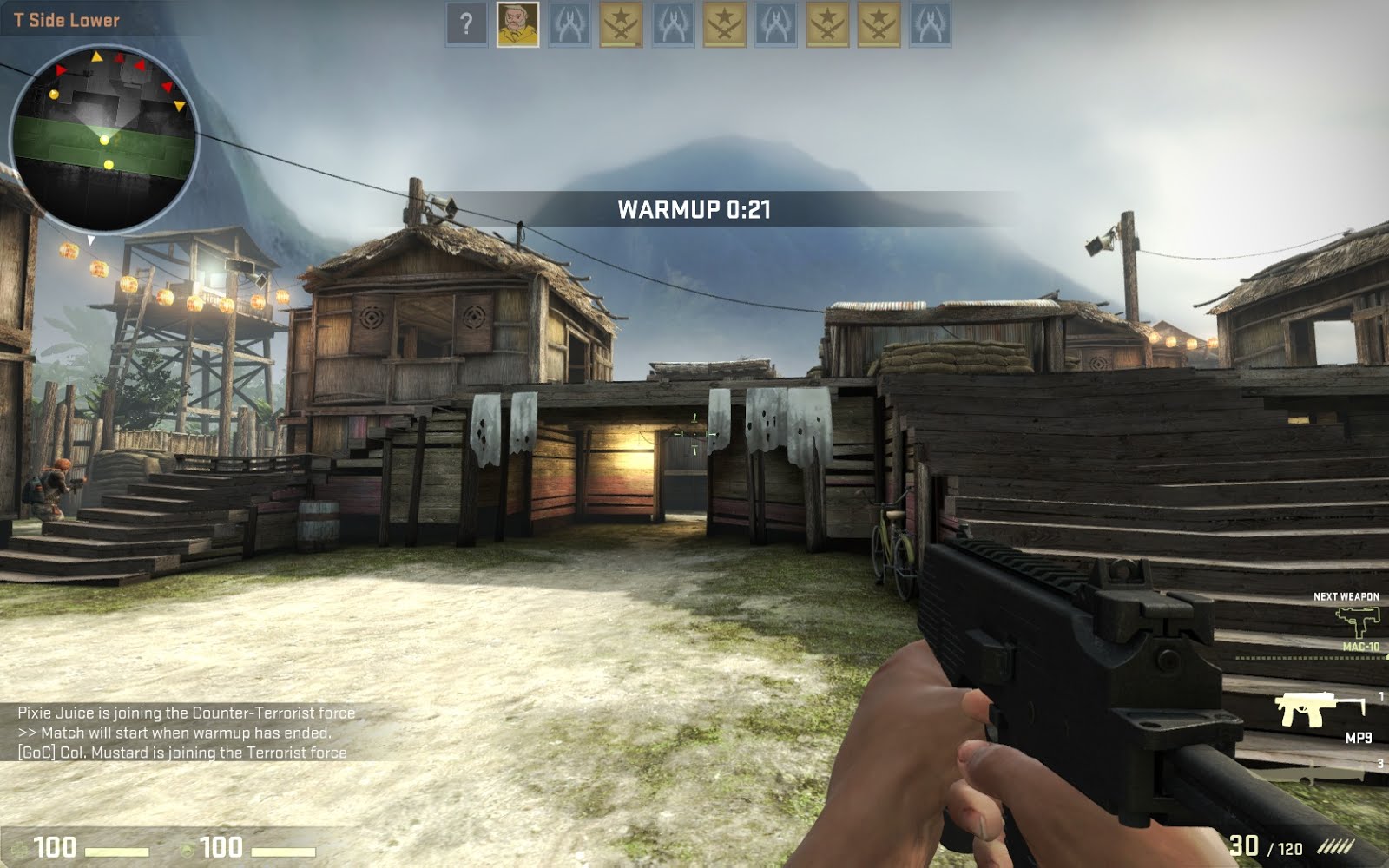Image resolution: width=1389 pixels, height=868 pixels.
Task: Open the radar minimap
Action: (104, 130)
